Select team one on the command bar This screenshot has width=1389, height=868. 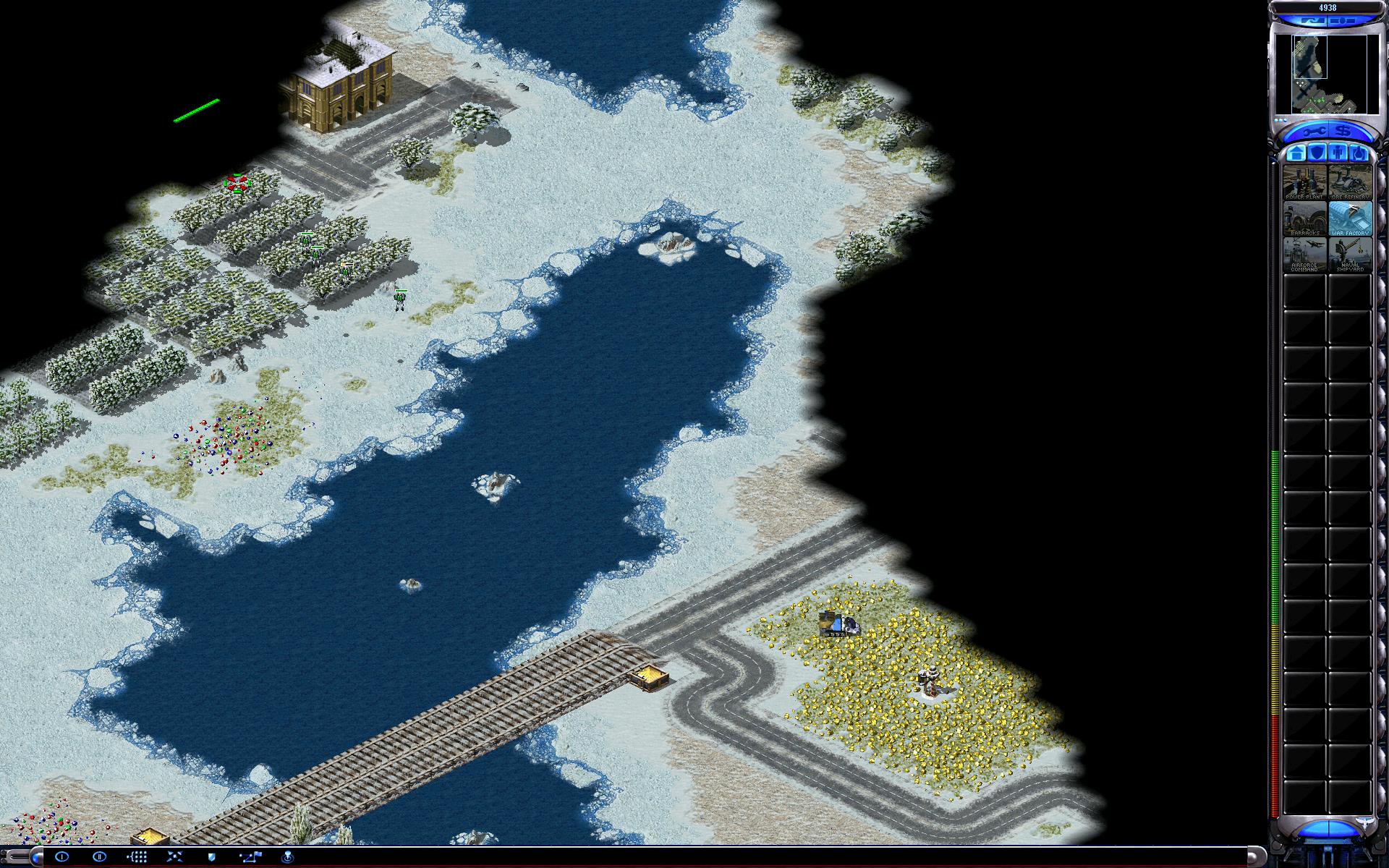click(x=61, y=857)
